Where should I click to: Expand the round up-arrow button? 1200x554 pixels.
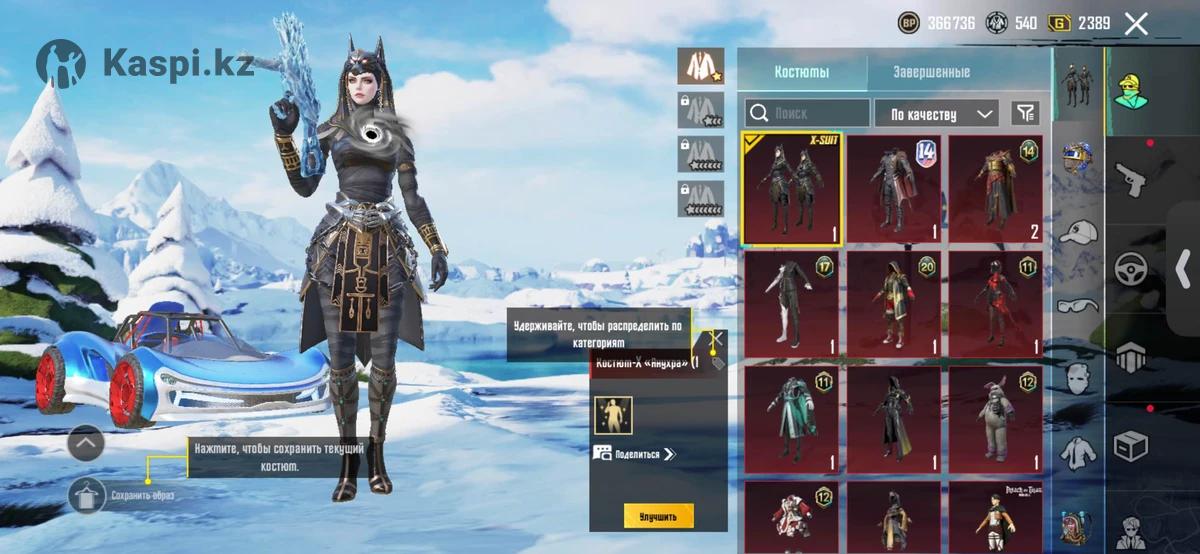pos(86,442)
